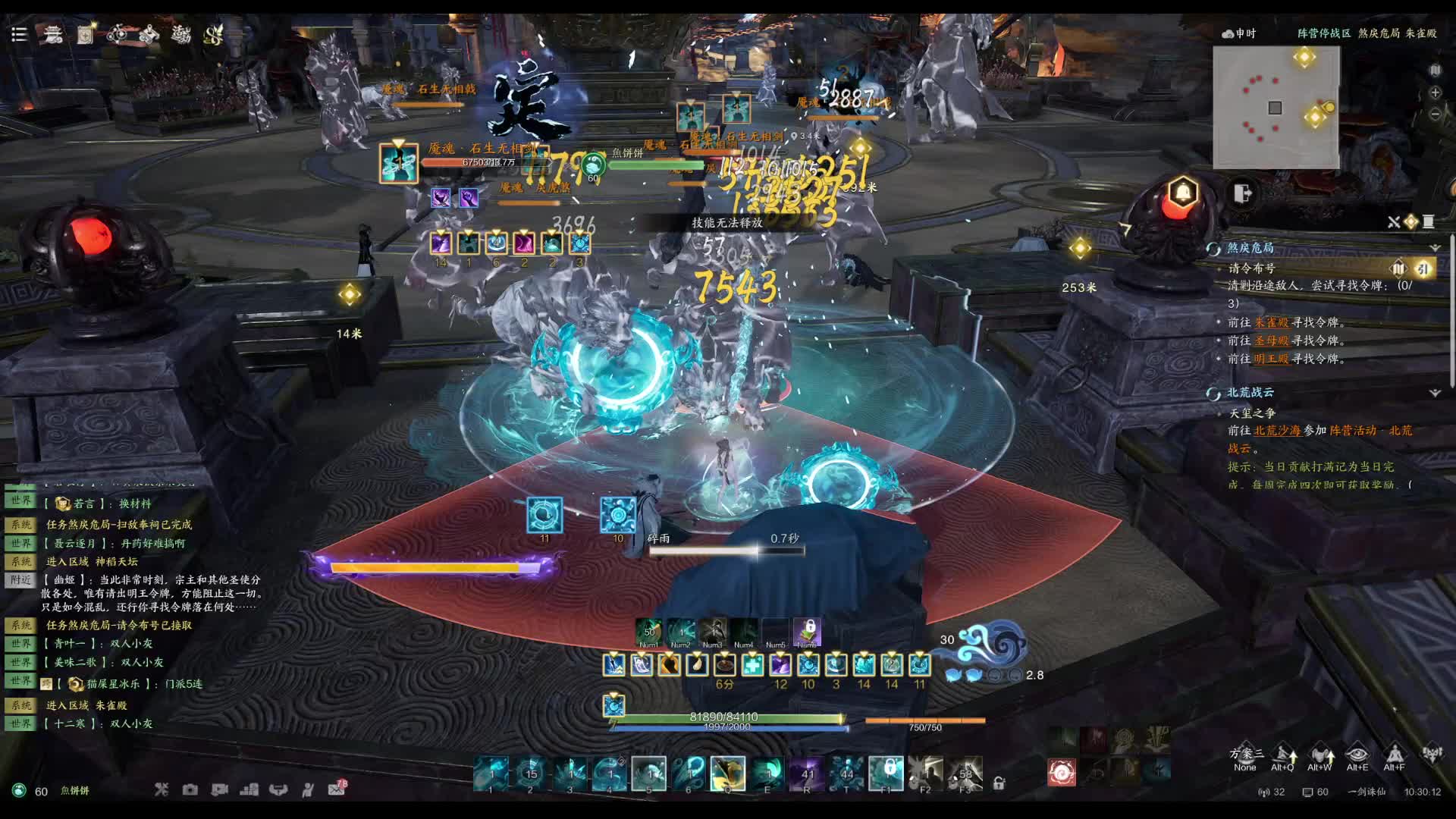Collapse the 北荒战云 quest section

point(1435,393)
